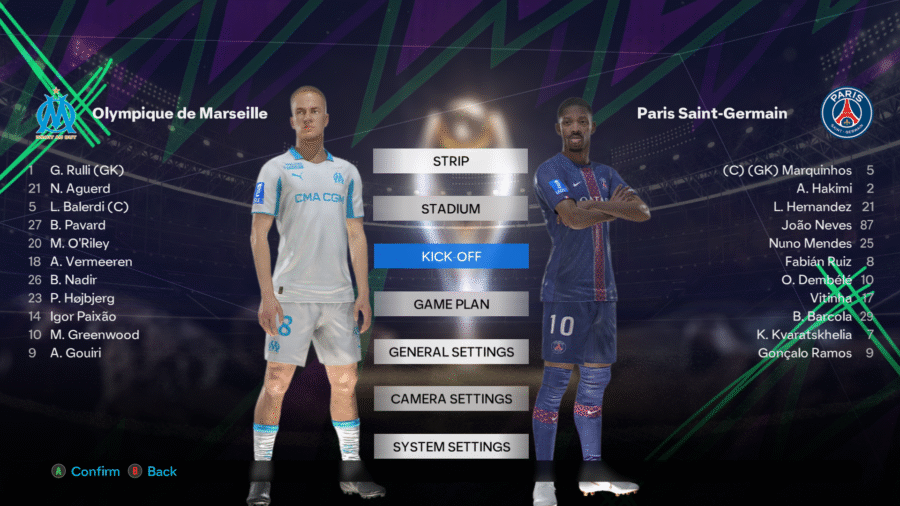Choose the Stadium option
Image resolution: width=900 pixels, height=506 pixels.
(x=450, y=209)
